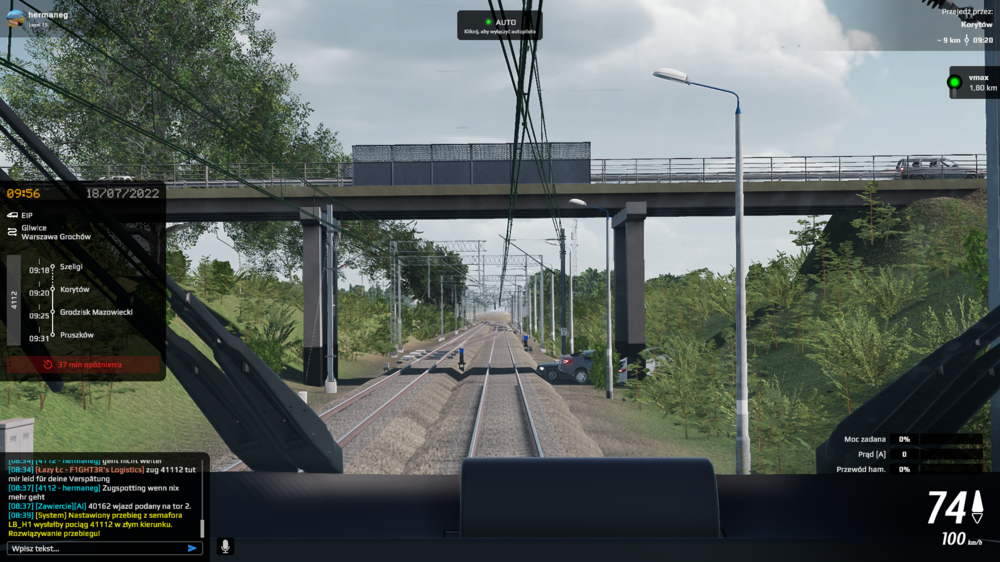1000x562 pixels.
Task: Select the Grodzisk Mazowiecki timetable stop
Action: pos(96,312)
